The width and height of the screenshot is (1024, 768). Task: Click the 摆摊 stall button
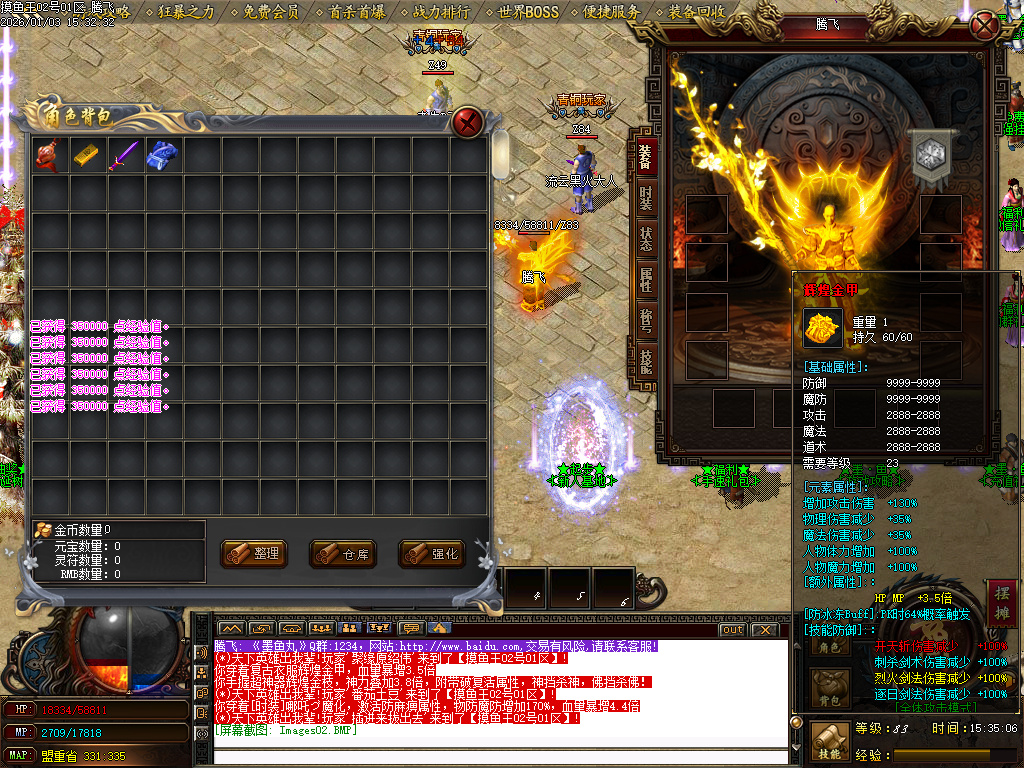coord(1001,602)
